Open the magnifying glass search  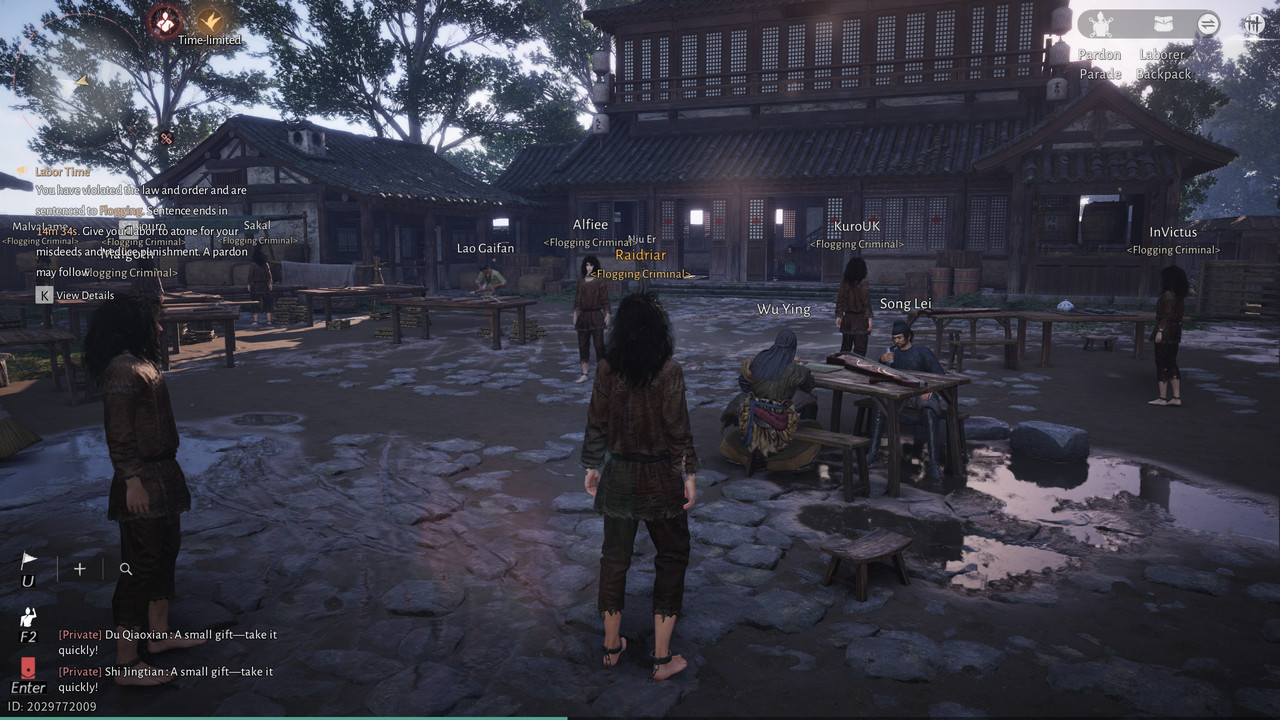[x=126, y=569]
